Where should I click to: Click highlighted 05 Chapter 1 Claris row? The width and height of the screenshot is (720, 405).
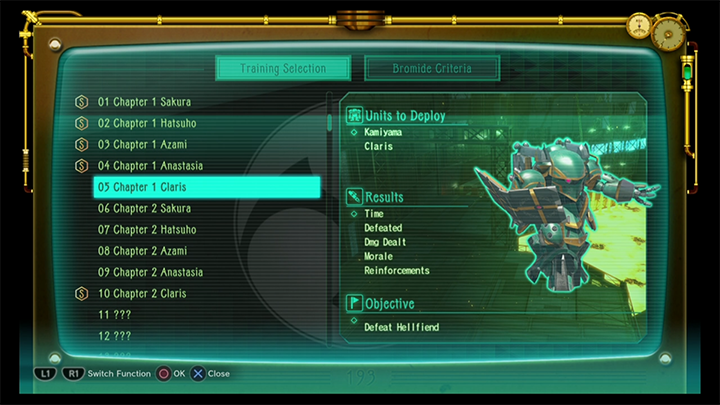pos(206,187)
